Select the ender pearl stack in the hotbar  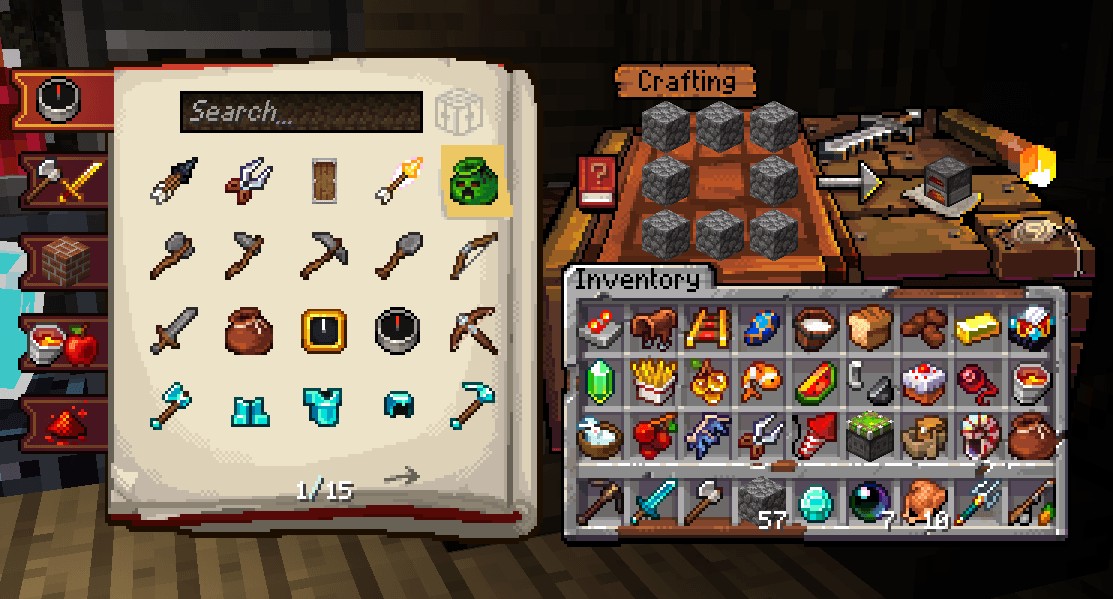(x=869, y=500)
